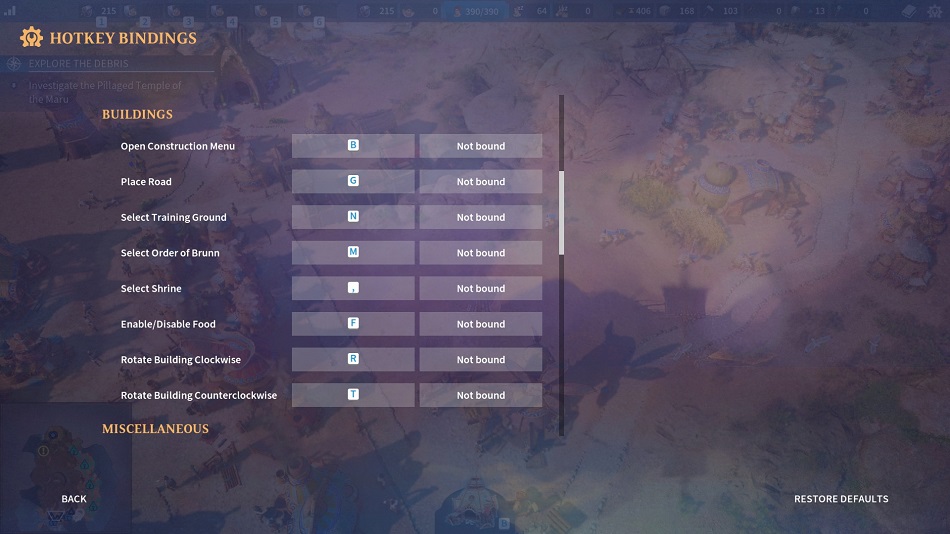Viewport: 950px width, 534px height.
Task: Rebind Enable/Disable Food F key
Action: point(353,324)
